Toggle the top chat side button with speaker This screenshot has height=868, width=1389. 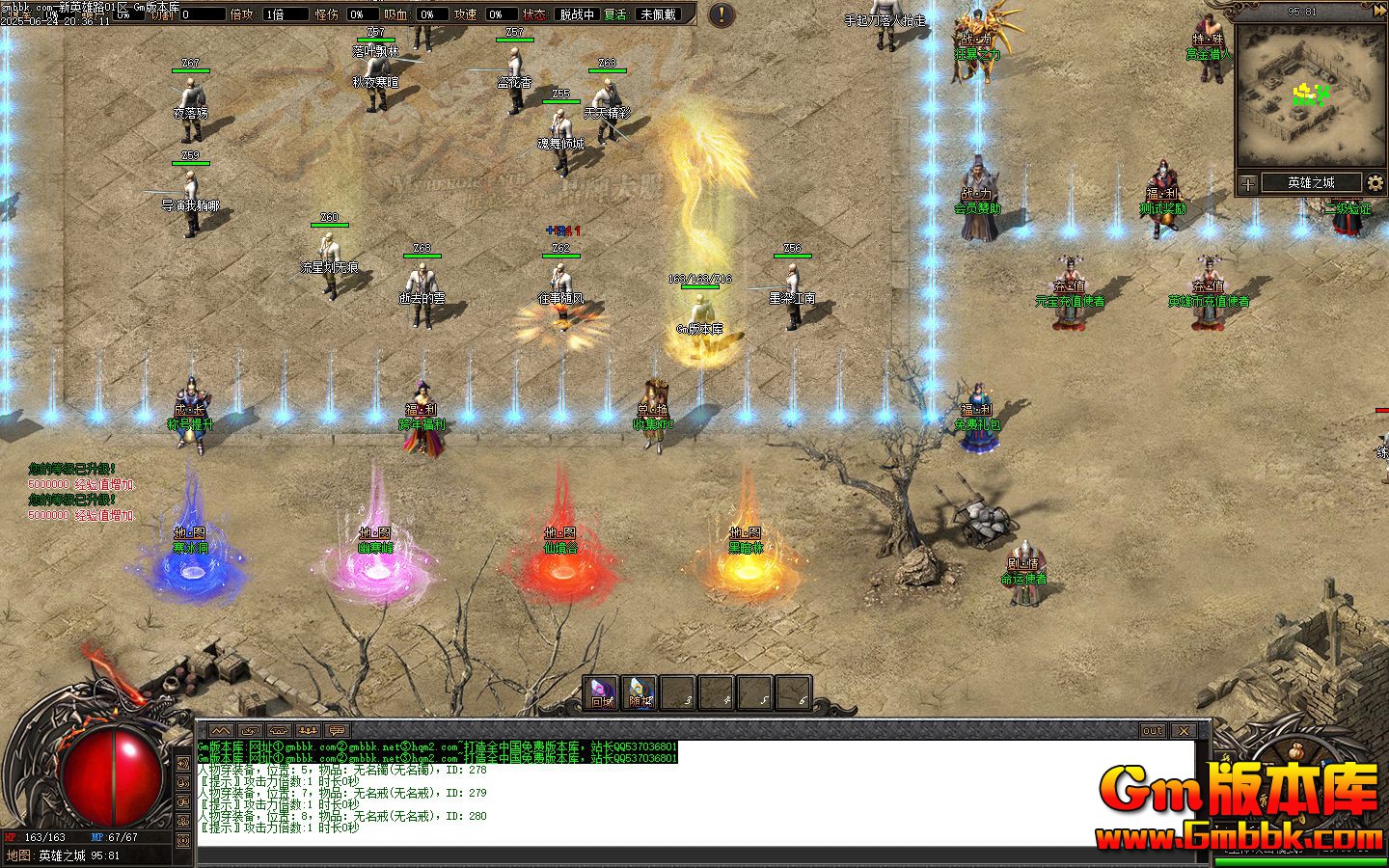(x=184, y=763)
